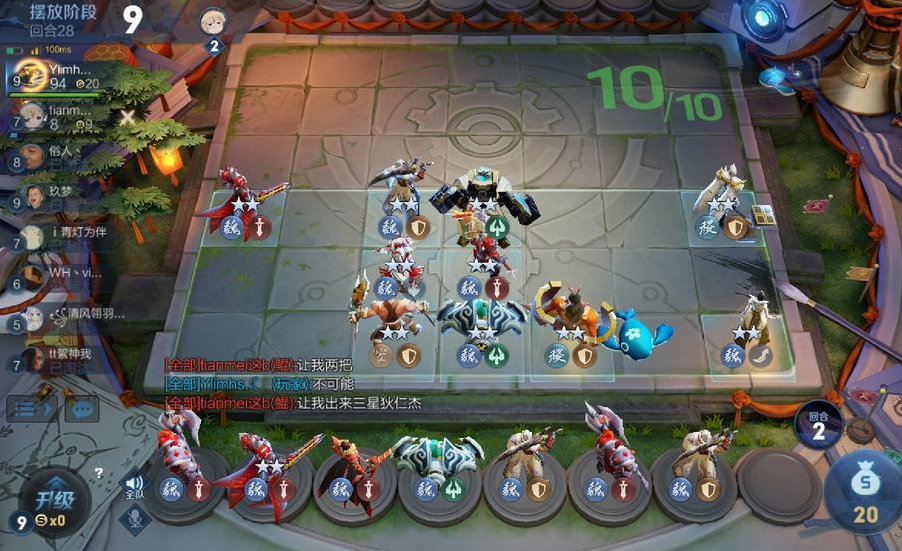Open the shop with the gold bag
Screen dimensions: 902x551
[x=865, y=490]
